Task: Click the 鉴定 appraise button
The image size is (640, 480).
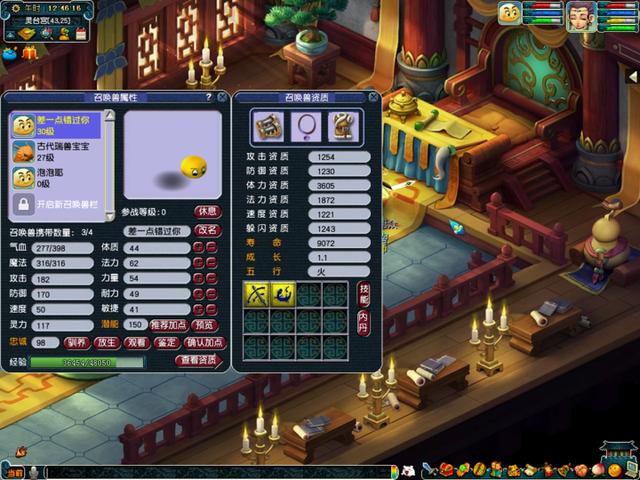Action: (167, 342)
